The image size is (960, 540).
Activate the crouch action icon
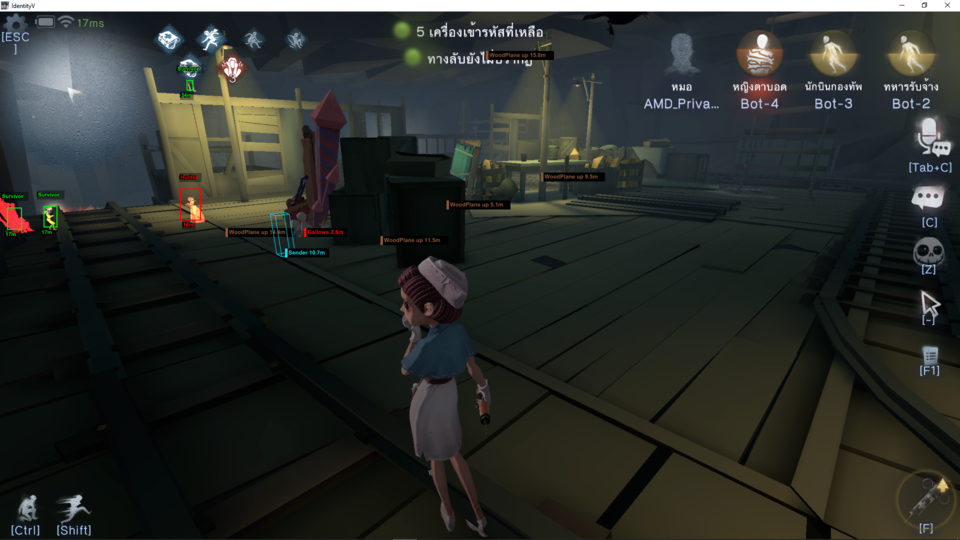[x=26, y=508]
